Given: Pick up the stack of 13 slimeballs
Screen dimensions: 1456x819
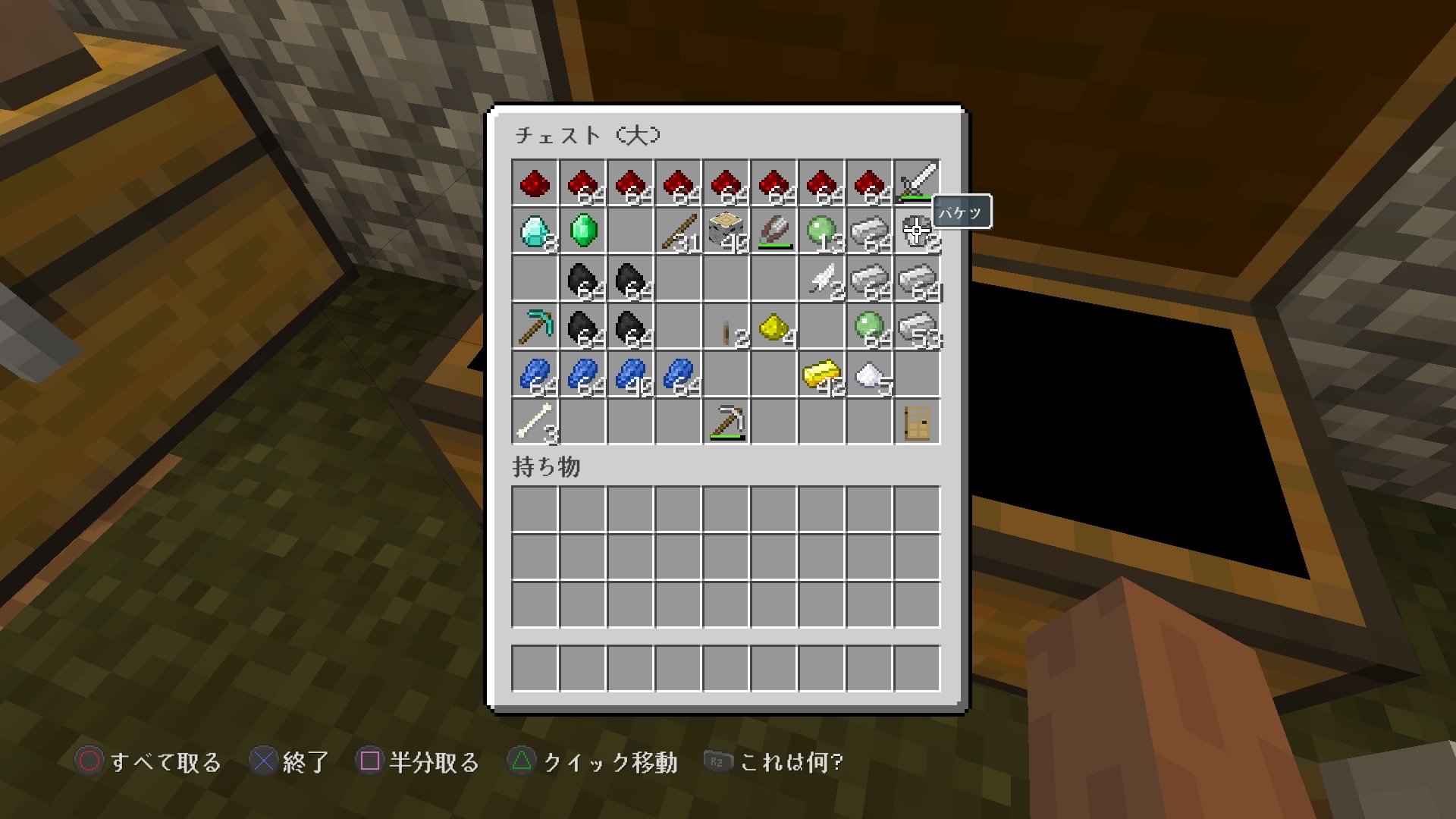Looking at the screenshot, I should pos(821,231).
